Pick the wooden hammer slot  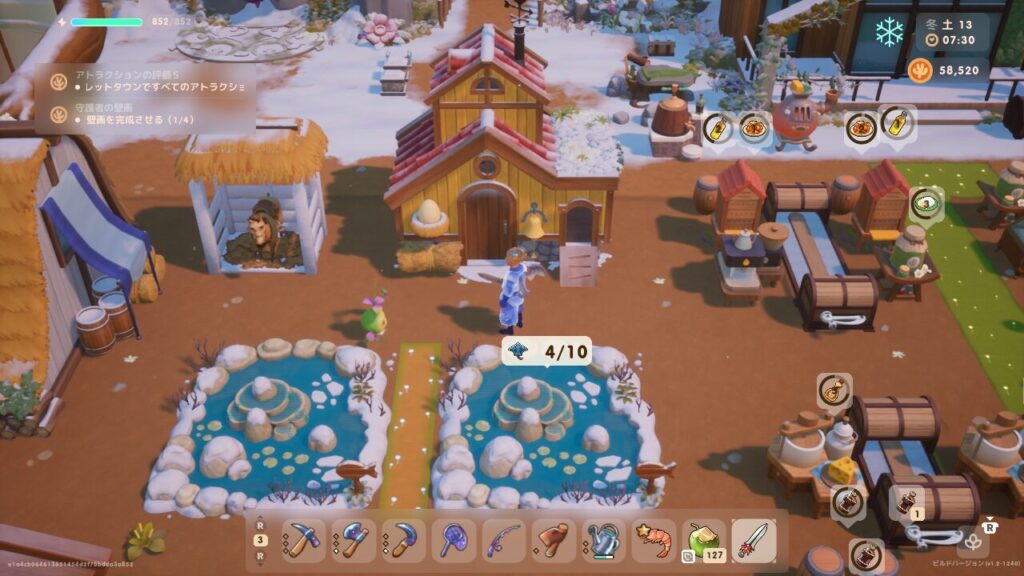(553, 541)
